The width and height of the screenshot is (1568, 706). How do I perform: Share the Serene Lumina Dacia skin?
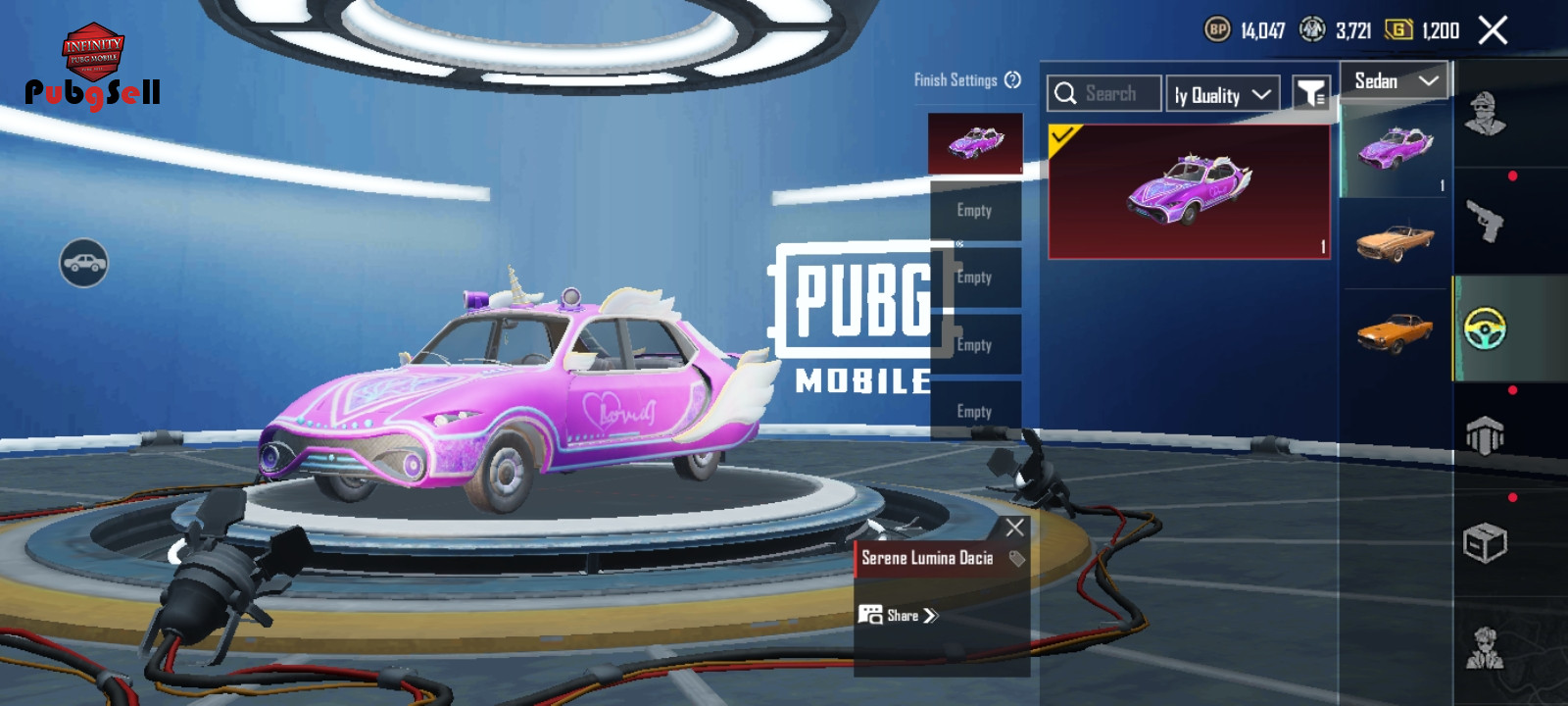(899, 616)
